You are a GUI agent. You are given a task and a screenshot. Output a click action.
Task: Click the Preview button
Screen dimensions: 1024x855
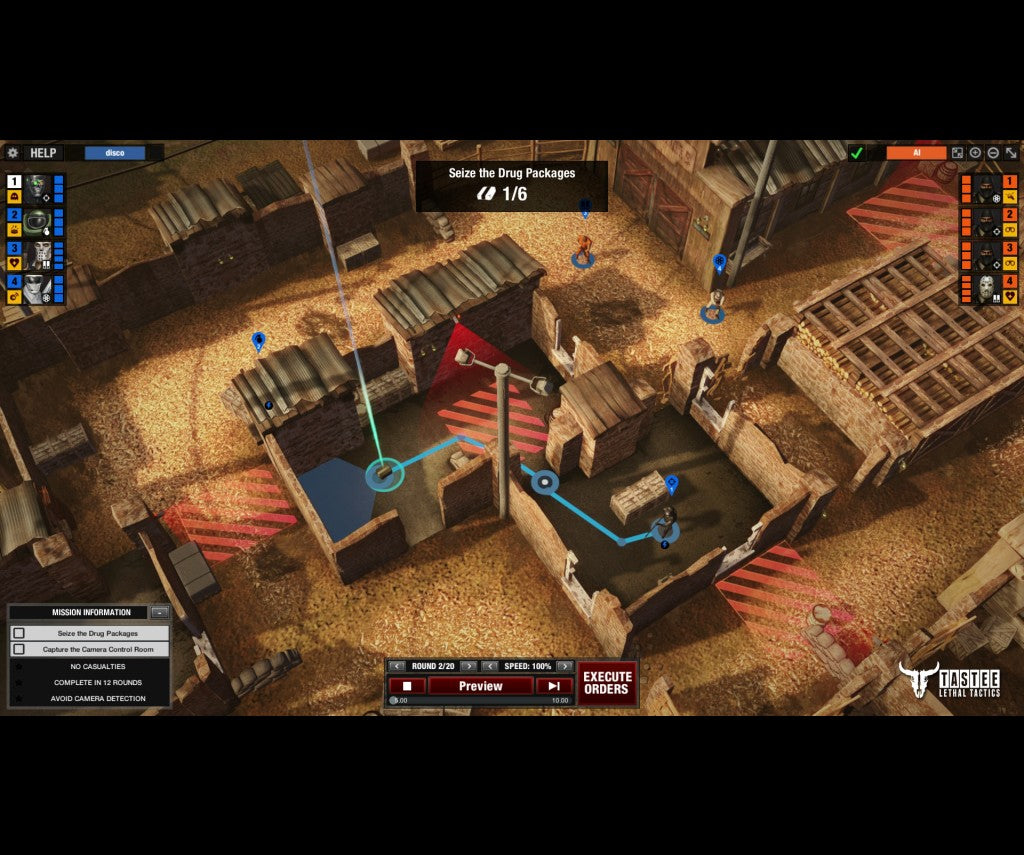(x=480, y=686)
